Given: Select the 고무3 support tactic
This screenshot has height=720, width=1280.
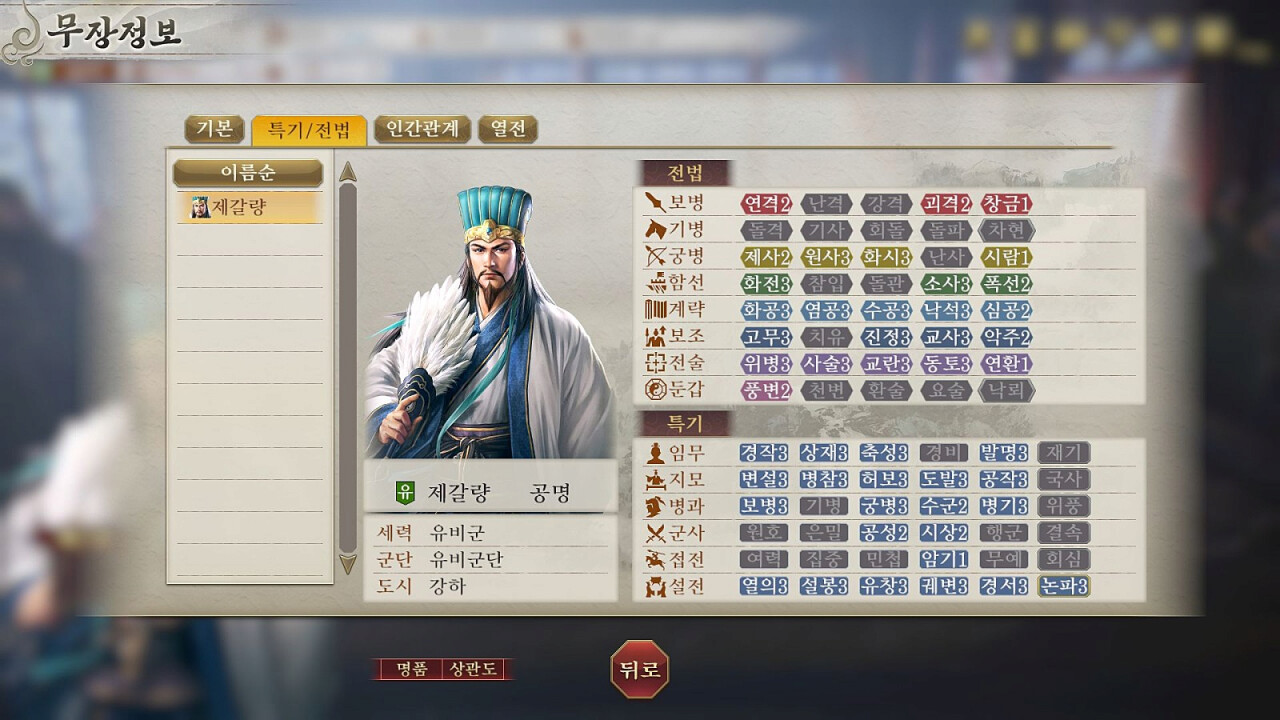Looking at the screenshot, I should tap(766, 337).
